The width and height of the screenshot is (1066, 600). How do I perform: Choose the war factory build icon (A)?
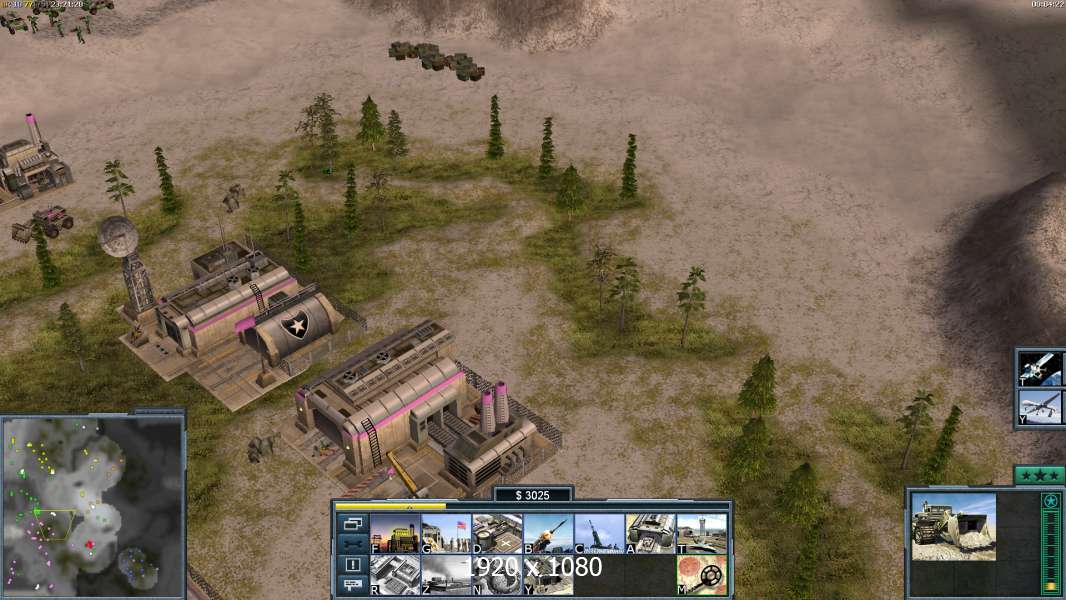(650, 534)
